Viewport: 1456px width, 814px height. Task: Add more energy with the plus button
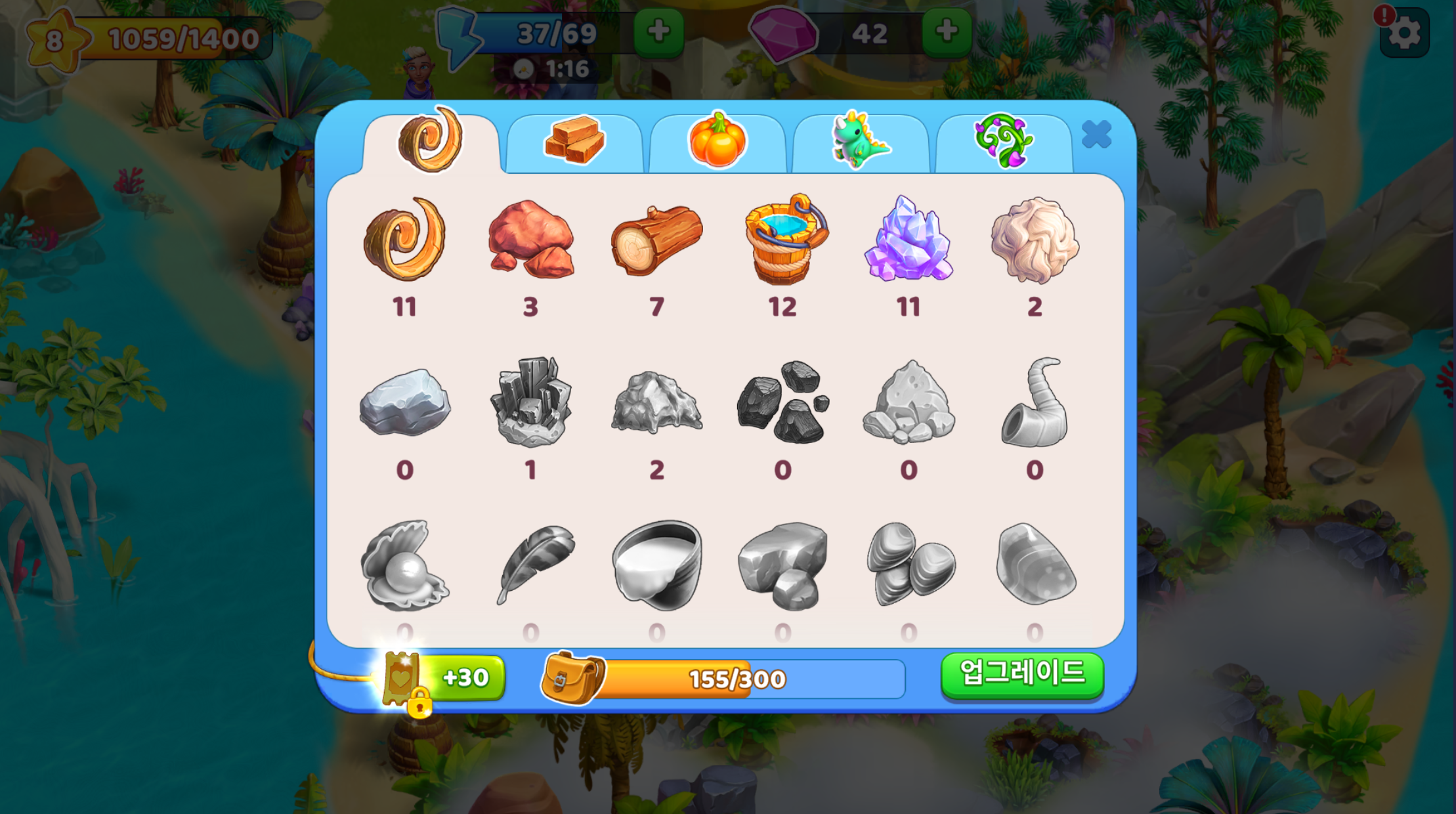point(658,31)
